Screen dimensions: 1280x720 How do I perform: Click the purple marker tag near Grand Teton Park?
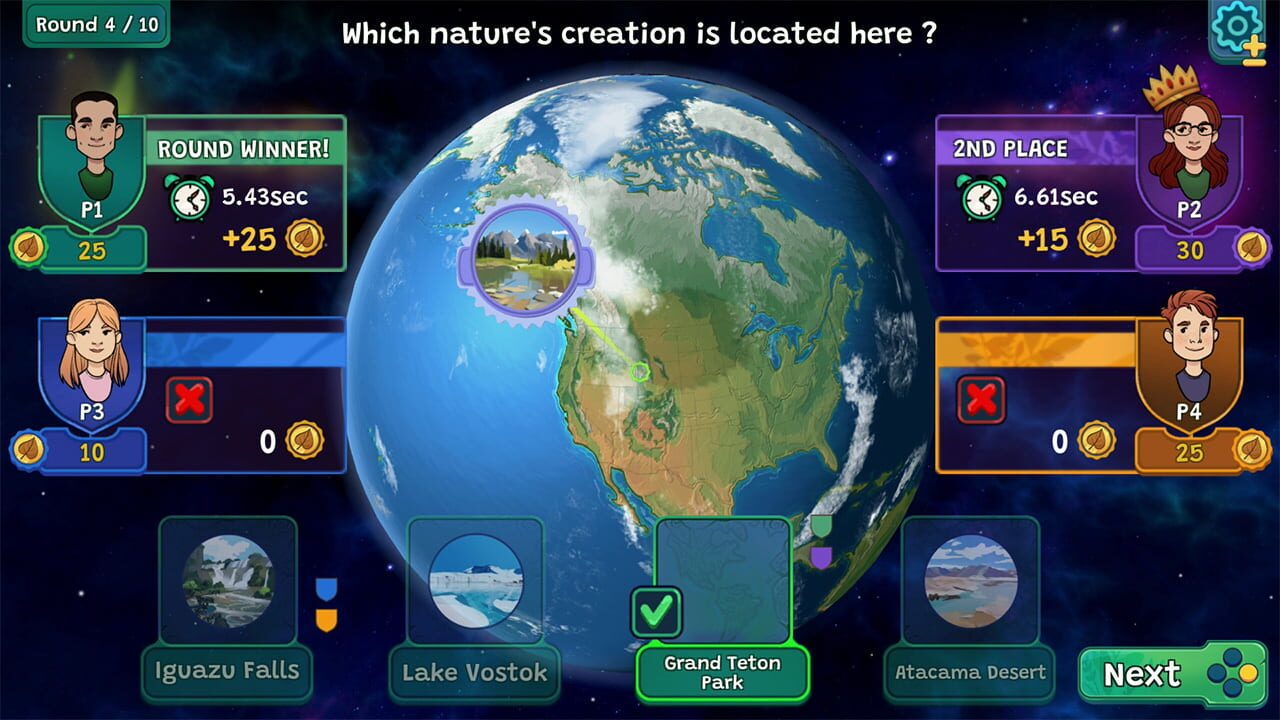(821, 557)
